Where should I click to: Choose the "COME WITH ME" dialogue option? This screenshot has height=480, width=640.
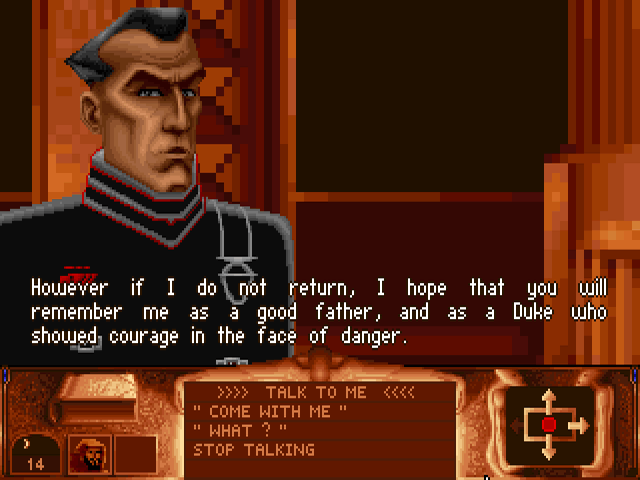pyautogui.click(x=270, y=411)
